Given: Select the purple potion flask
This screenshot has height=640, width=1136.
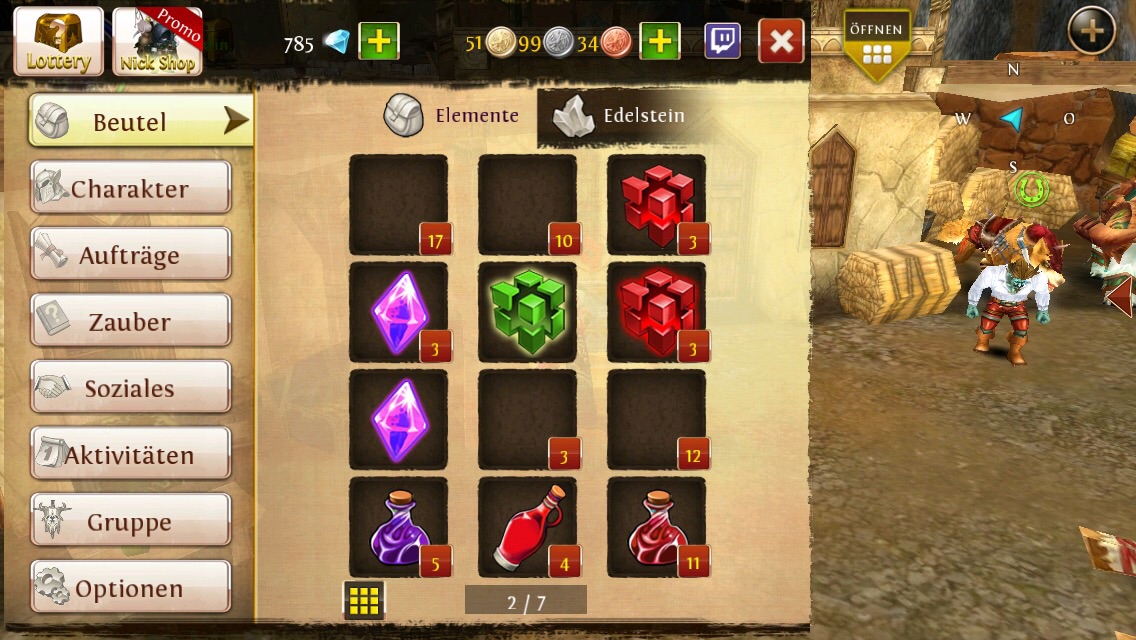Looking at the screenshot, I should point(398,527).
